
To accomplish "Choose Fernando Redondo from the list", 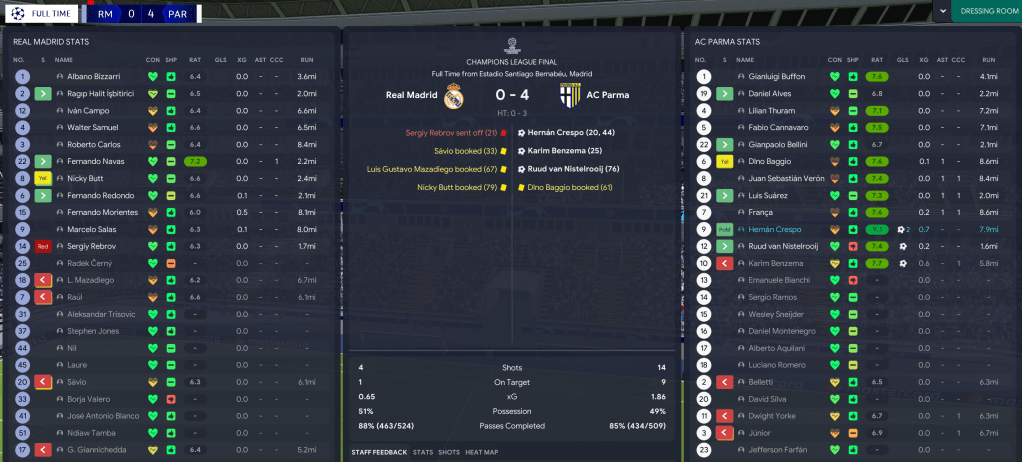I will pos(101,195).
